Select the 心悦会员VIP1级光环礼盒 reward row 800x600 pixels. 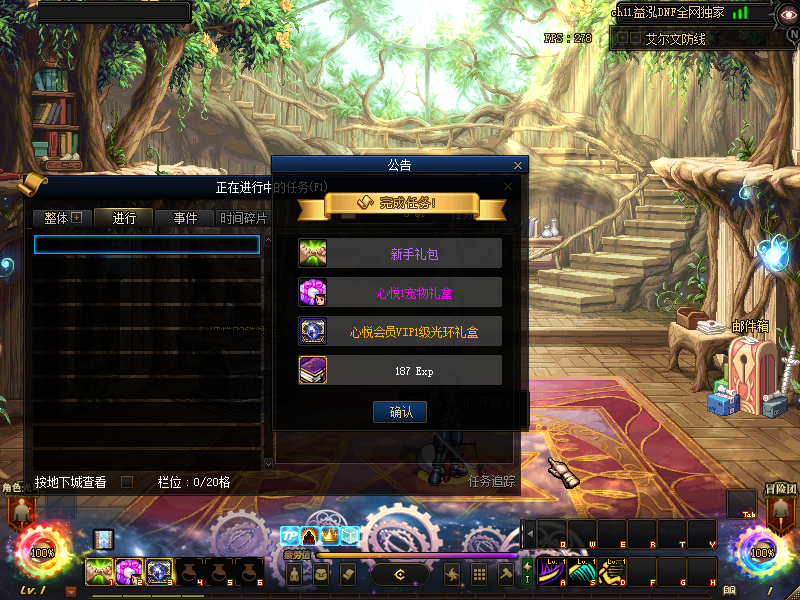pos(400,331)
